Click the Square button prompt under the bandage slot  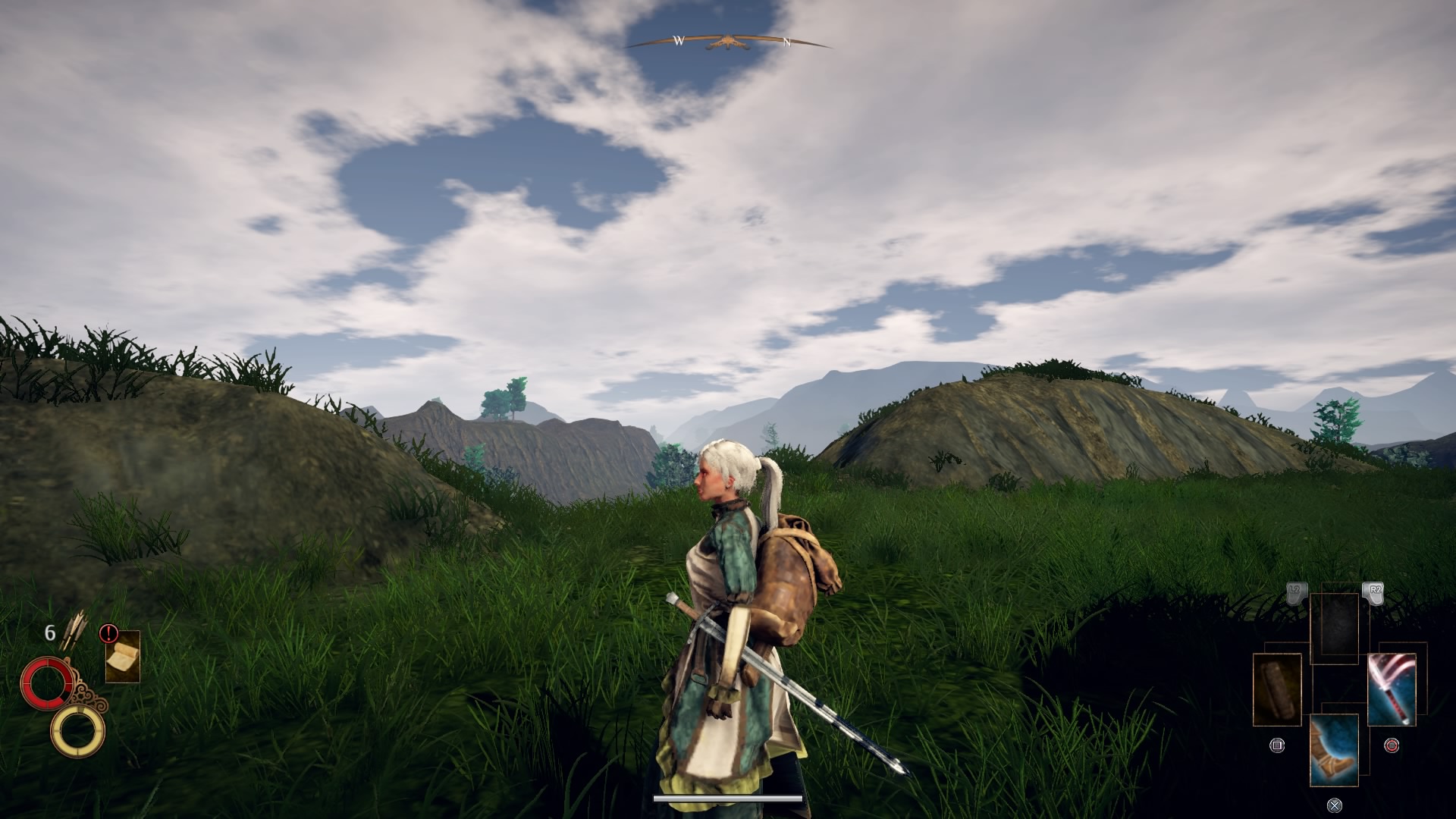click(1278, 744)
